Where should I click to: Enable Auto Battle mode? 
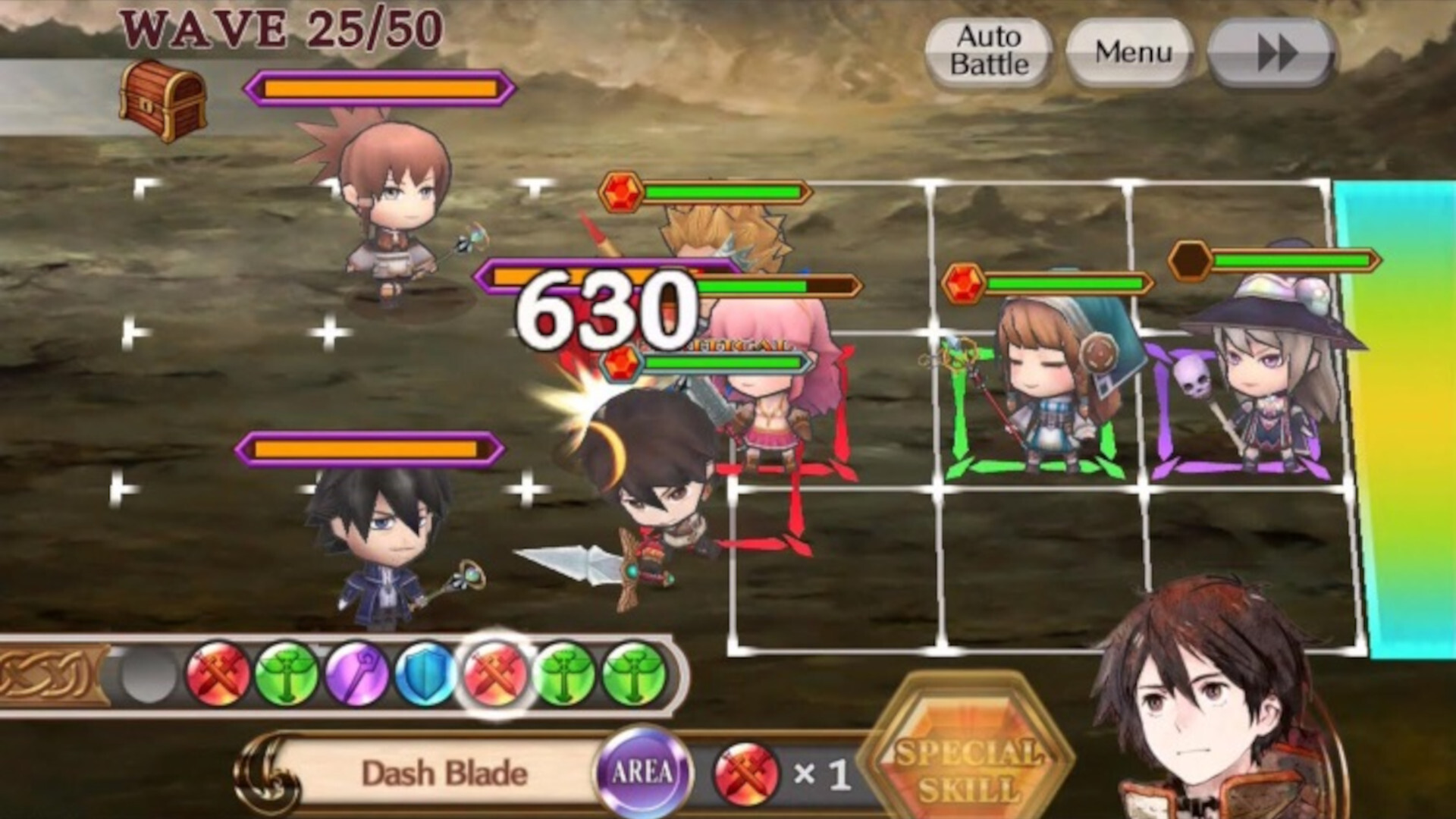click(x=987, y=51)
